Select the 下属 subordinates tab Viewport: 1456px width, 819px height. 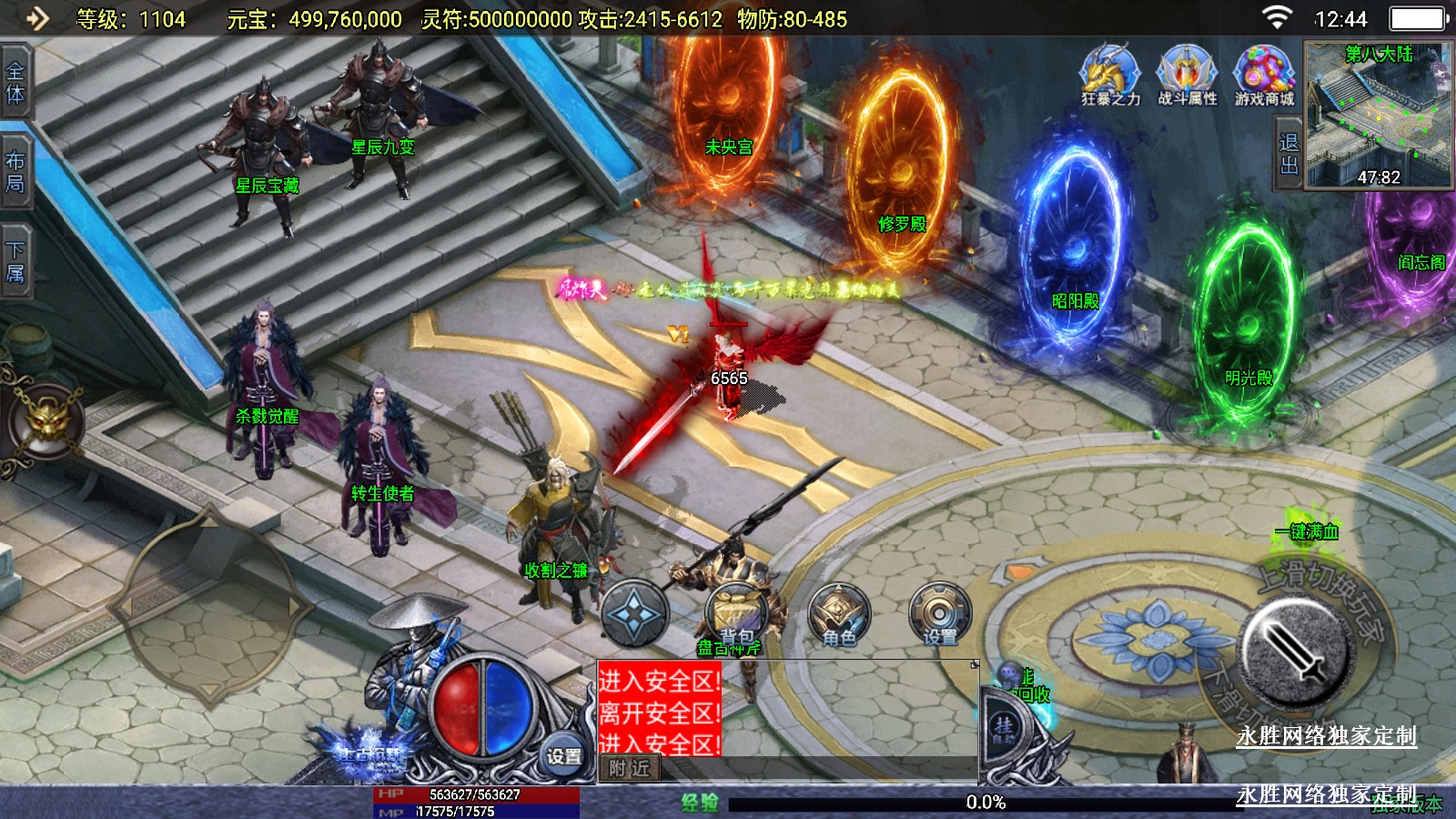(x=15, y=261)
